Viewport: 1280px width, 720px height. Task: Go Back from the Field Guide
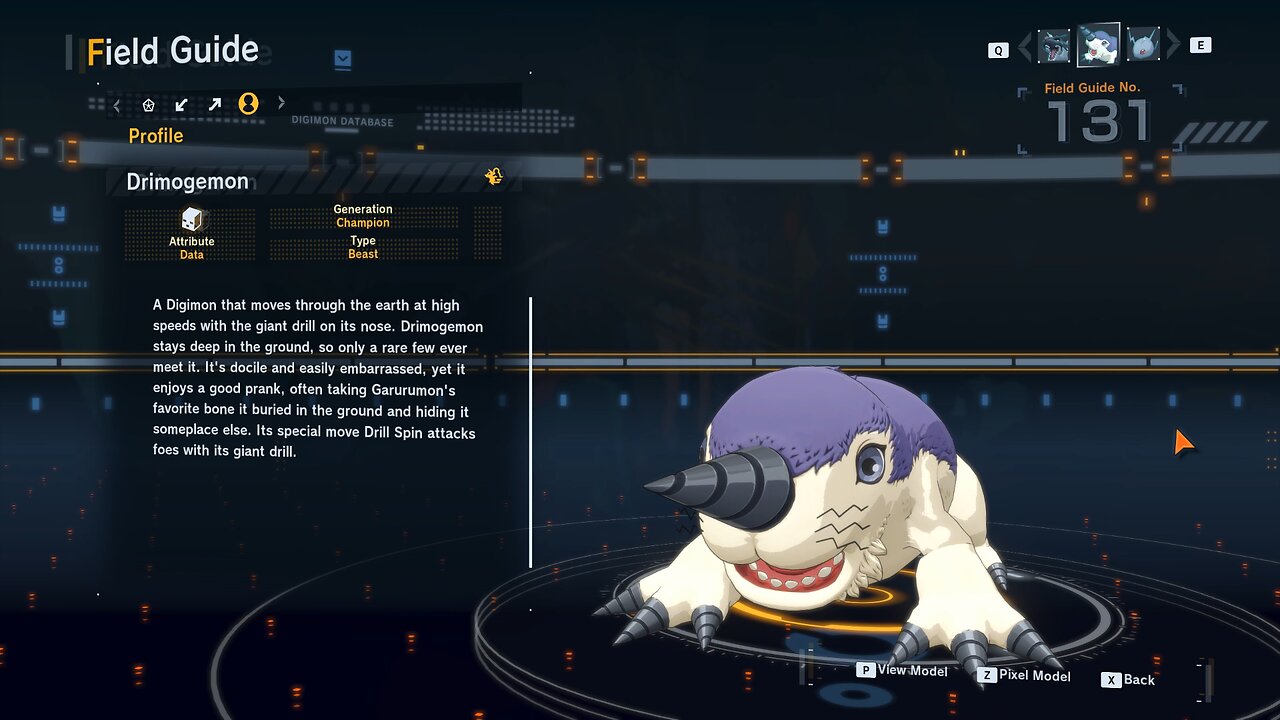(x=1128, y=680)
